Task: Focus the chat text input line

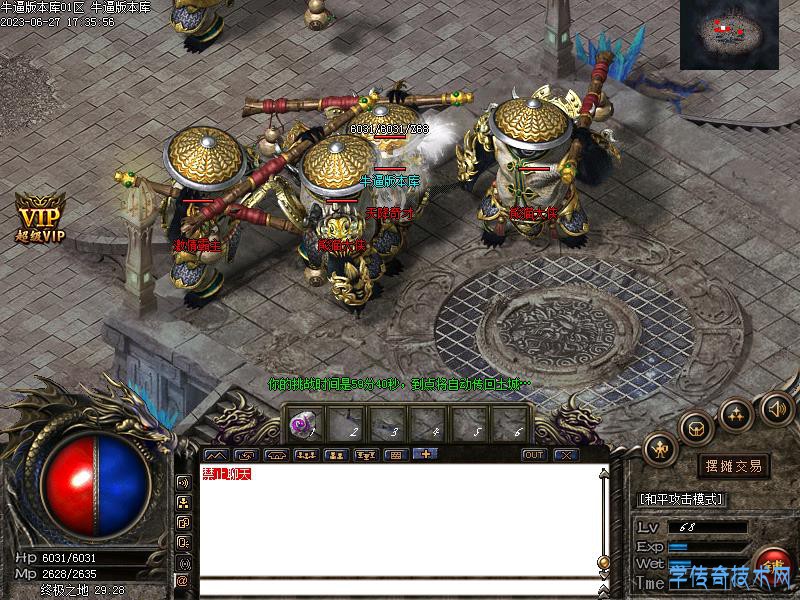Action: (x=400, y=587)
